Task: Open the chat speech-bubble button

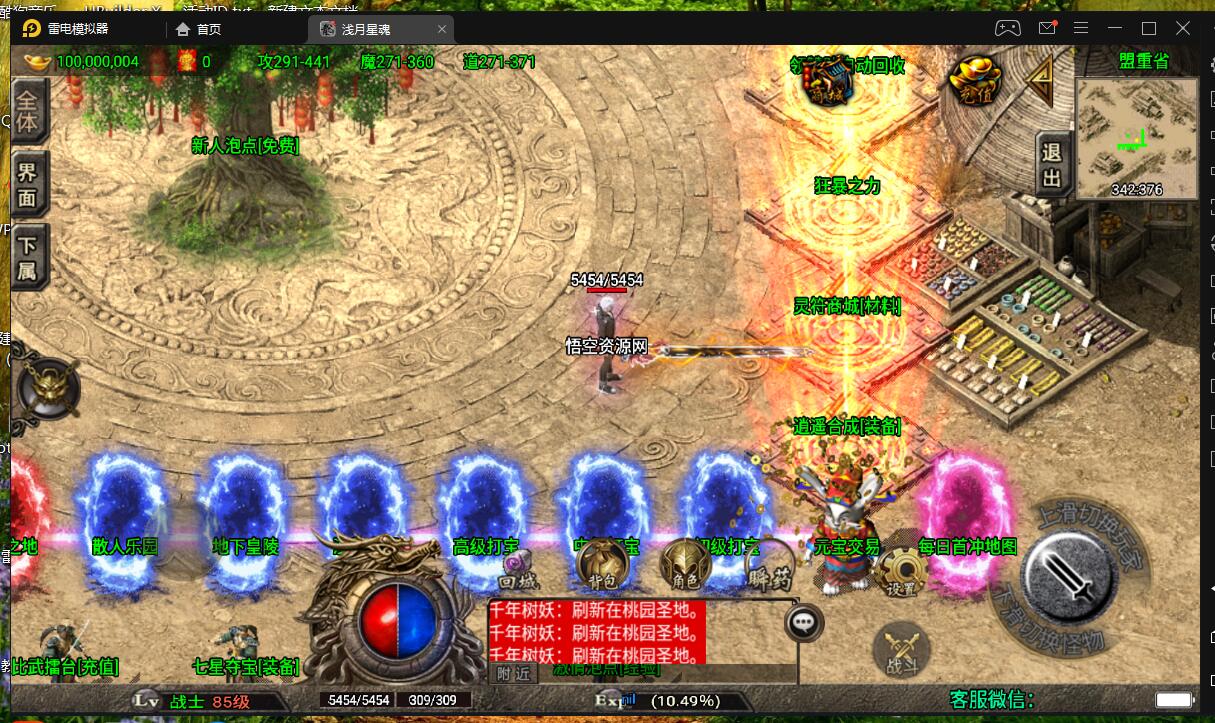Action: [x=804, y=623]
